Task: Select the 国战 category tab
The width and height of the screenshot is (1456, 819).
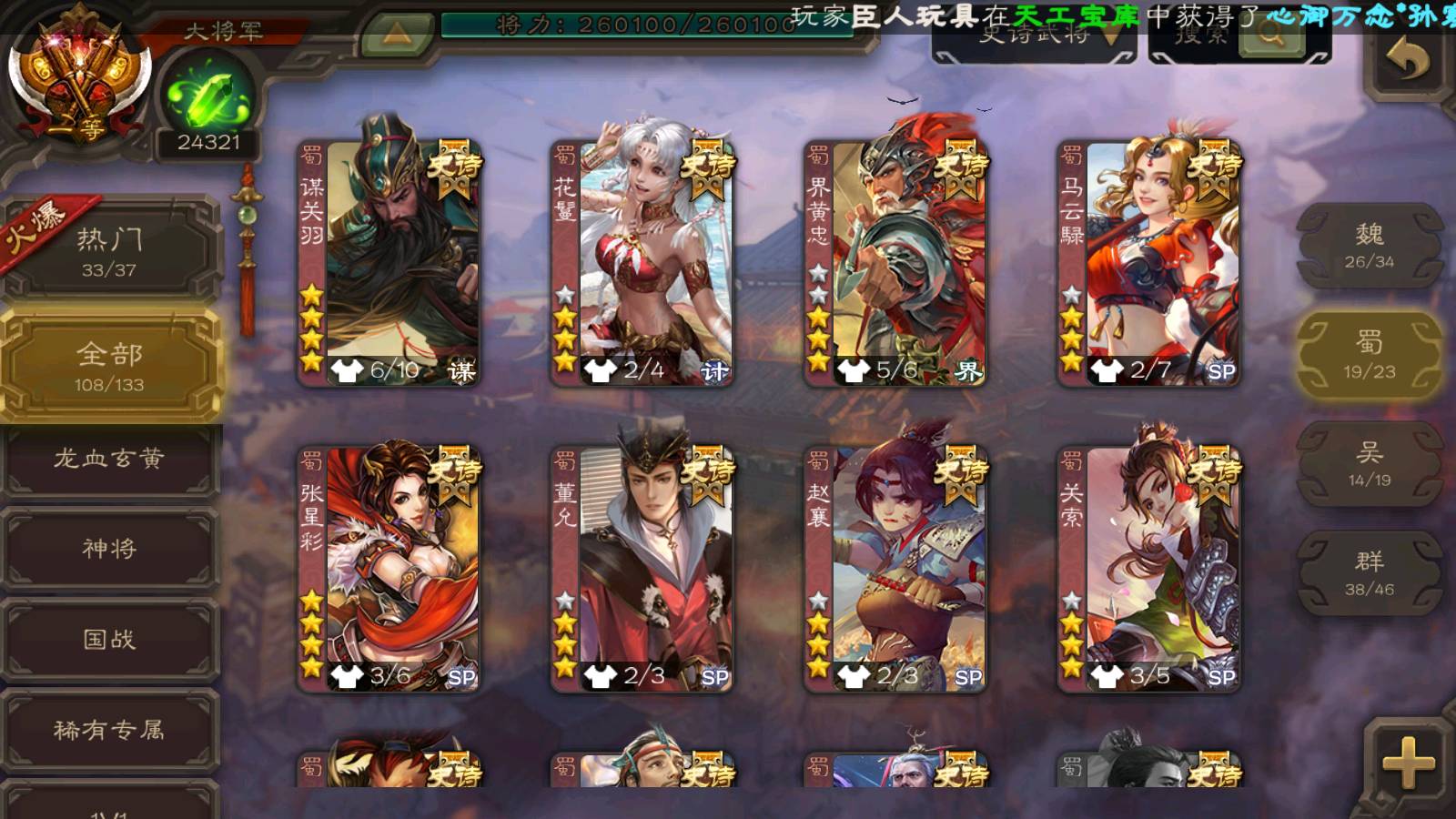Action: pyautogui.click(x=109, y=640)
